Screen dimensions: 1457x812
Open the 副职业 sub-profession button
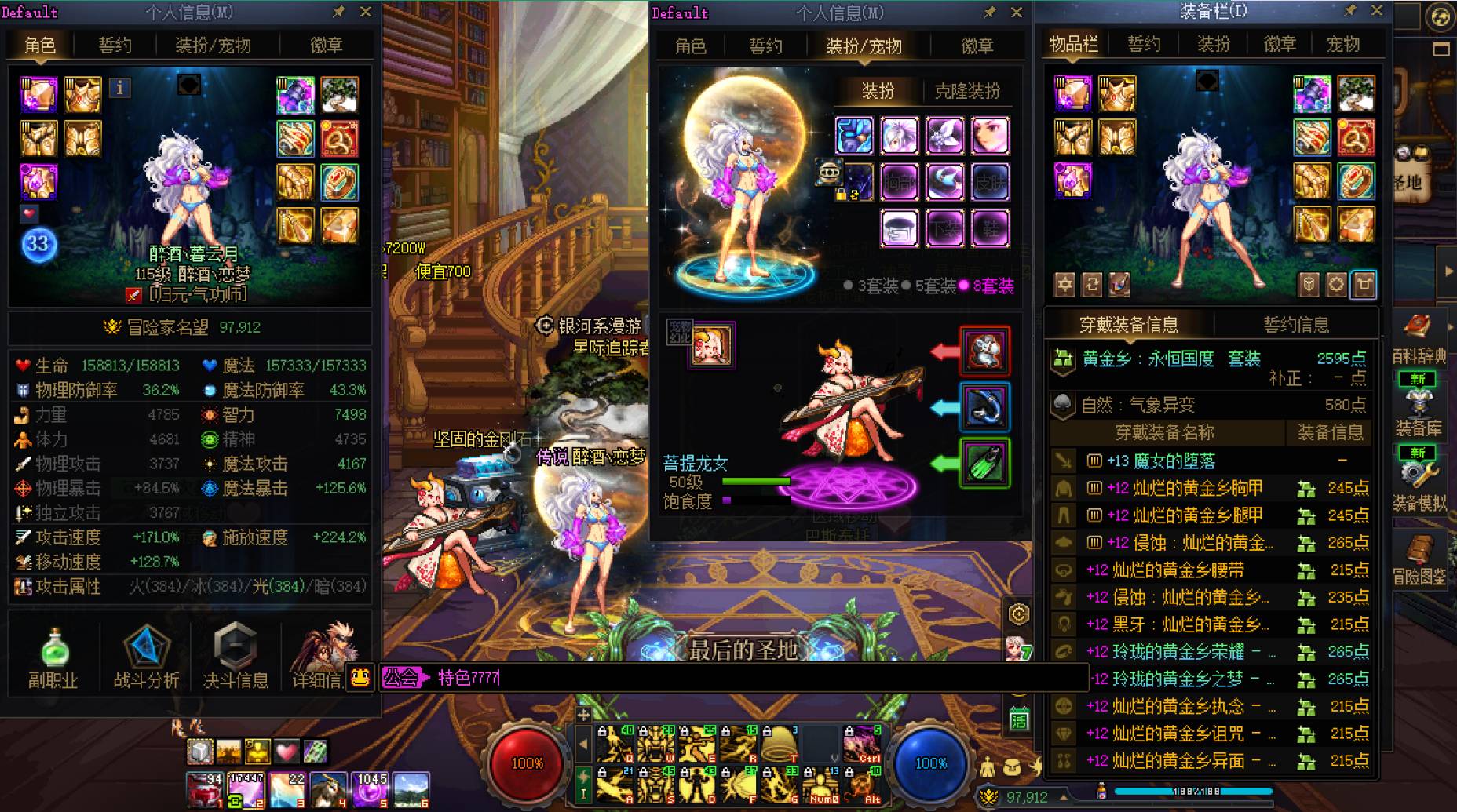(53, 658)
